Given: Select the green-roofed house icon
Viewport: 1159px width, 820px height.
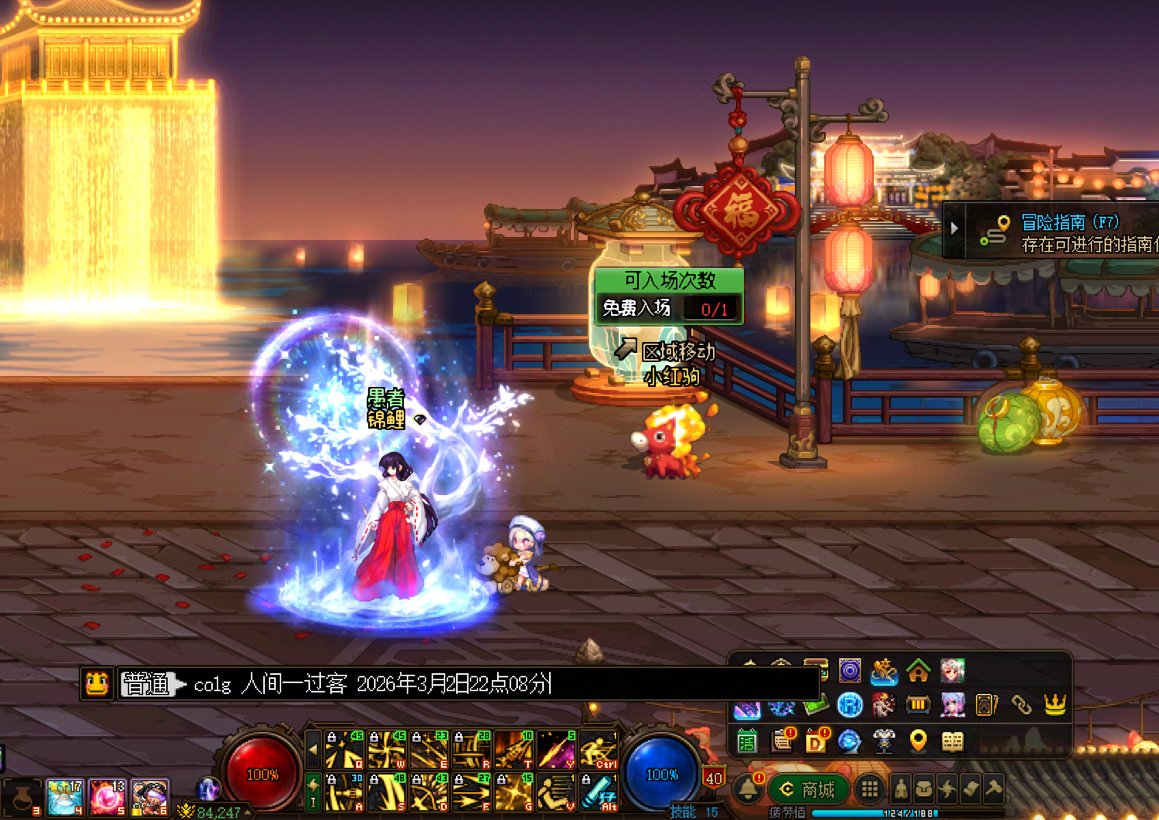Looking at the screenshot, I should [917, 670].
